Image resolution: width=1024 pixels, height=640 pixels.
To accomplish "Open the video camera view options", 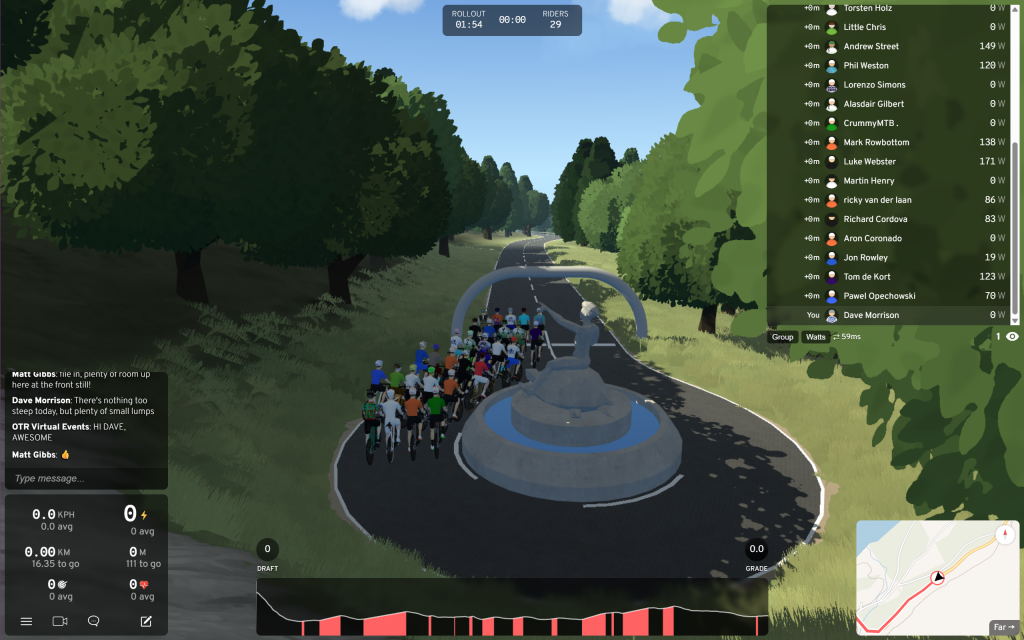I will 60,621.
